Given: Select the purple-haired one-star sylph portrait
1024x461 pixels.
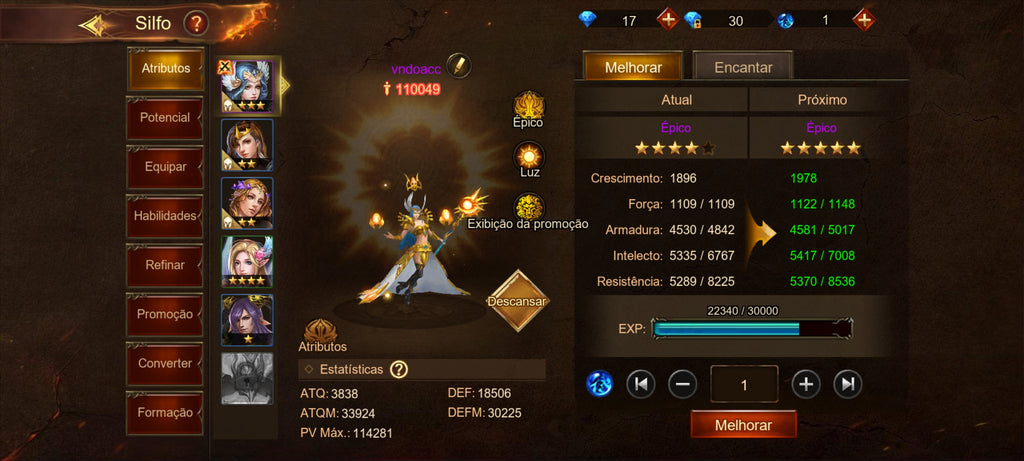Looking at the screenshot, I should (246, 321).
